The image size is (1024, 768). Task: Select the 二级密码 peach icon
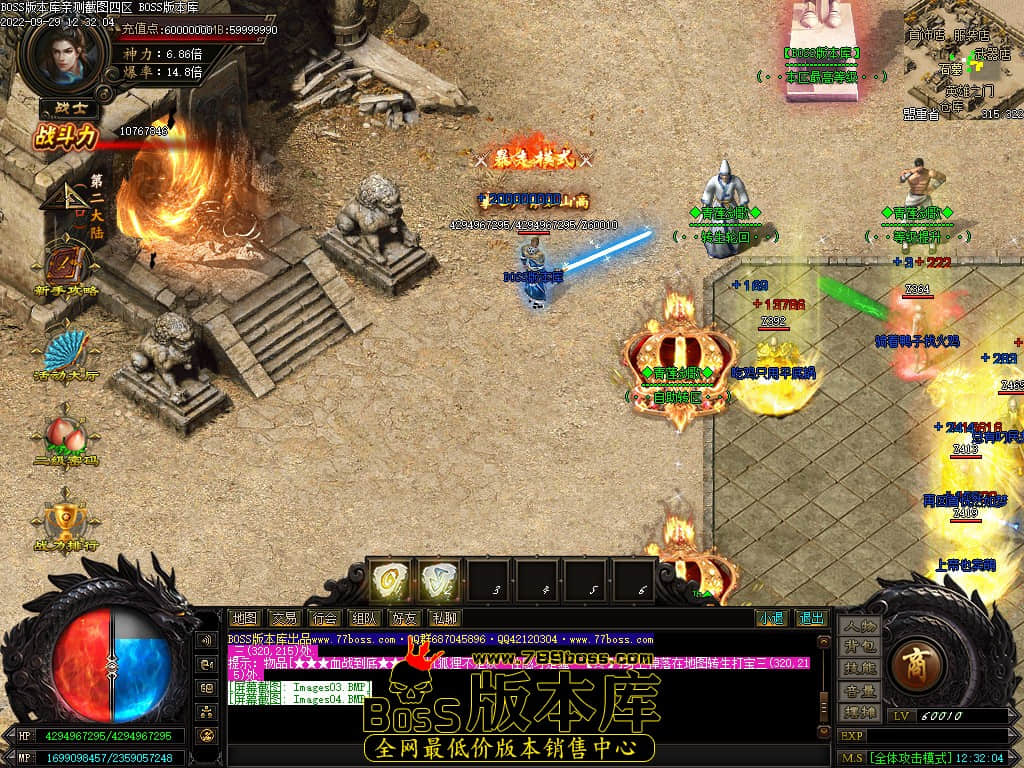[x=66, y=439]
